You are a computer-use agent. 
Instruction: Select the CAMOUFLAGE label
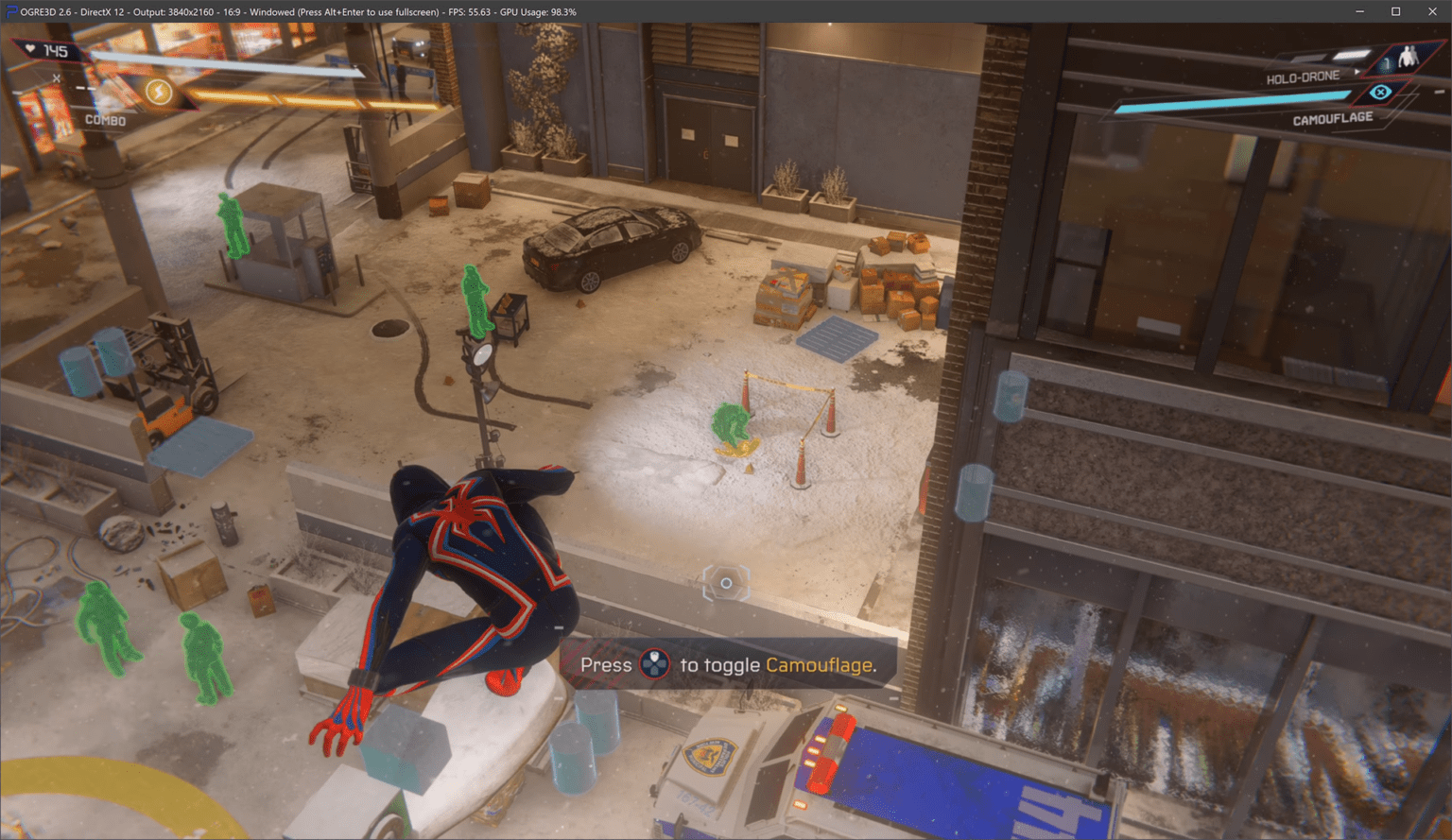point(1335,119)
